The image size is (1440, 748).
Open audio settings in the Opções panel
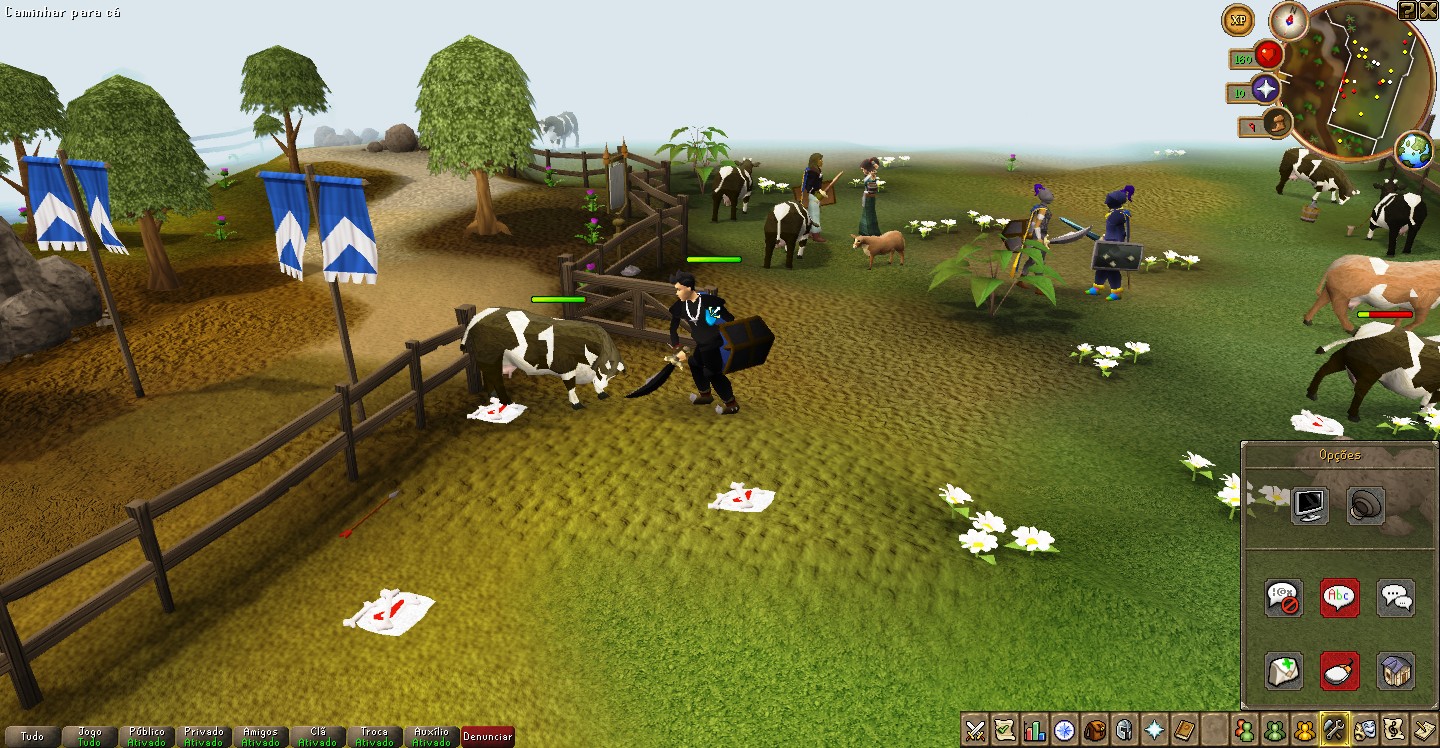click(1366, 504)
